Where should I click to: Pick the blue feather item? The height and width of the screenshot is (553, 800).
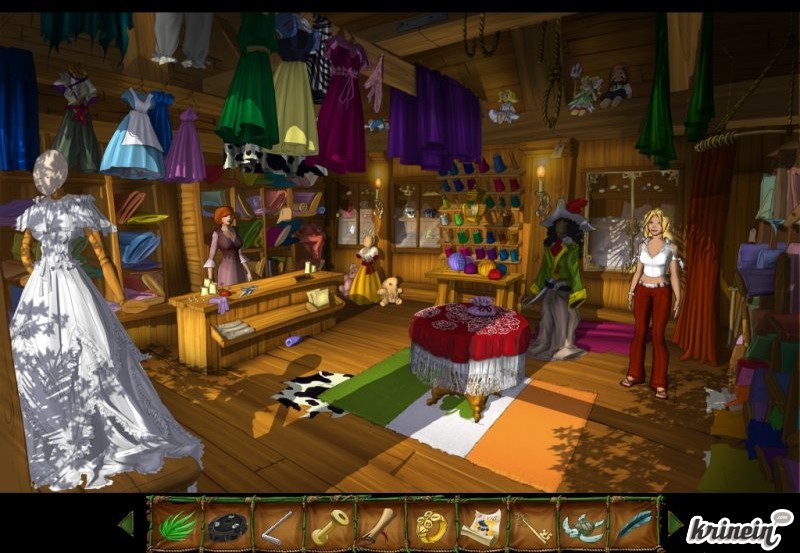click(x=635, y=524)
